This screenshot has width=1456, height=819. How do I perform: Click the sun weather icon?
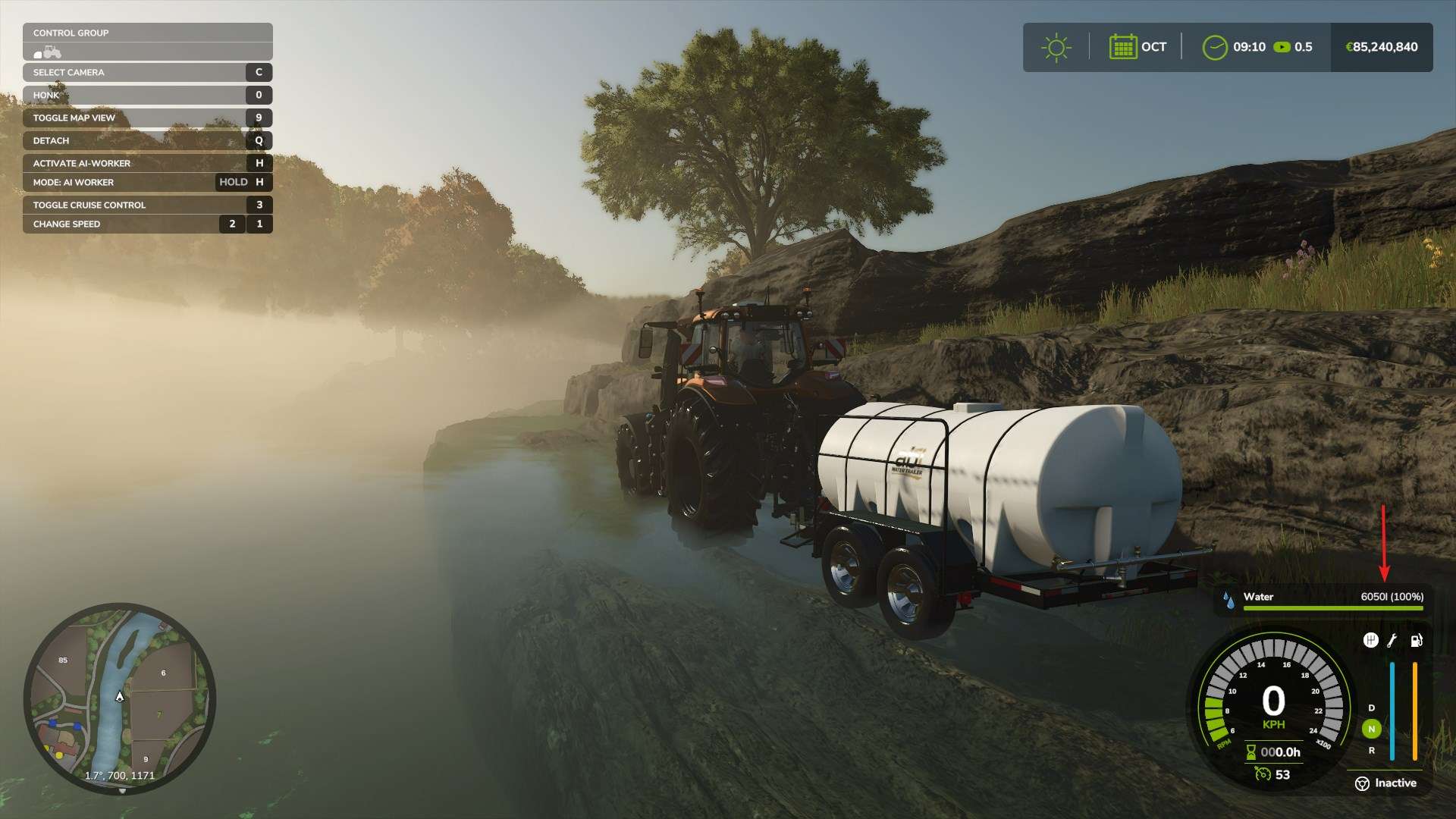[x=1056, y=47]
